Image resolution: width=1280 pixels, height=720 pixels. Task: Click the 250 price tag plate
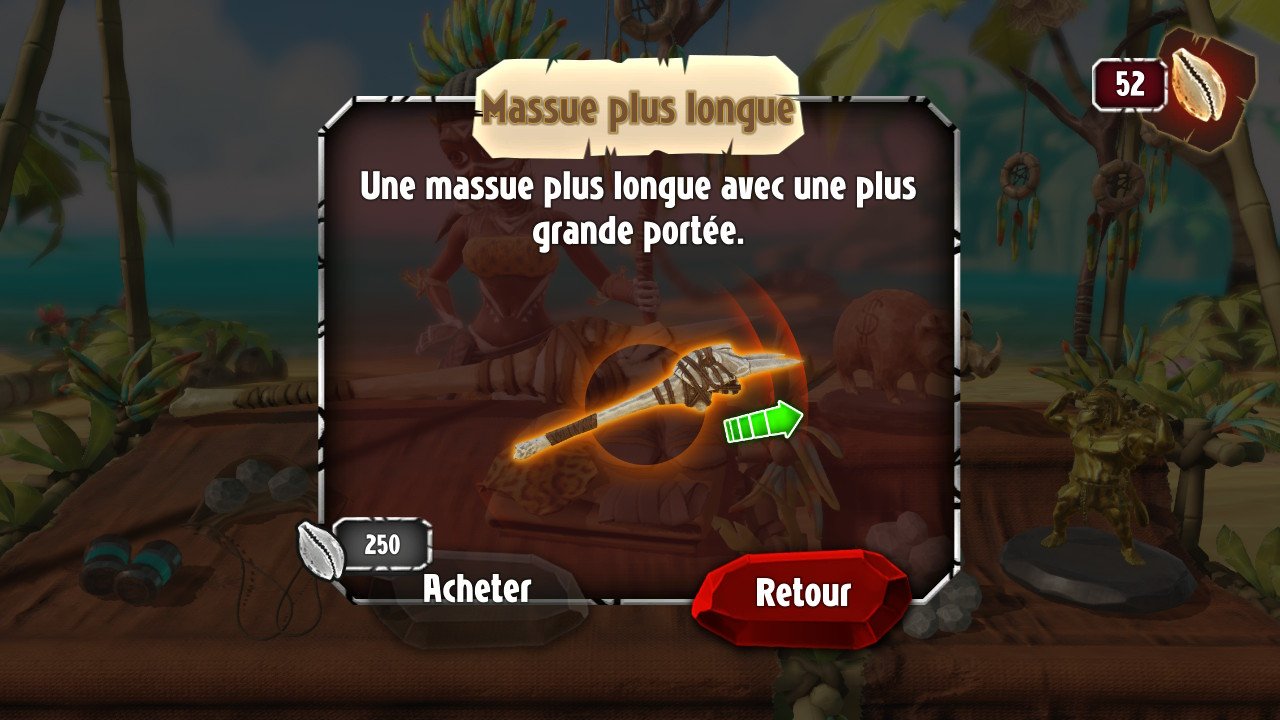[383, 543]
